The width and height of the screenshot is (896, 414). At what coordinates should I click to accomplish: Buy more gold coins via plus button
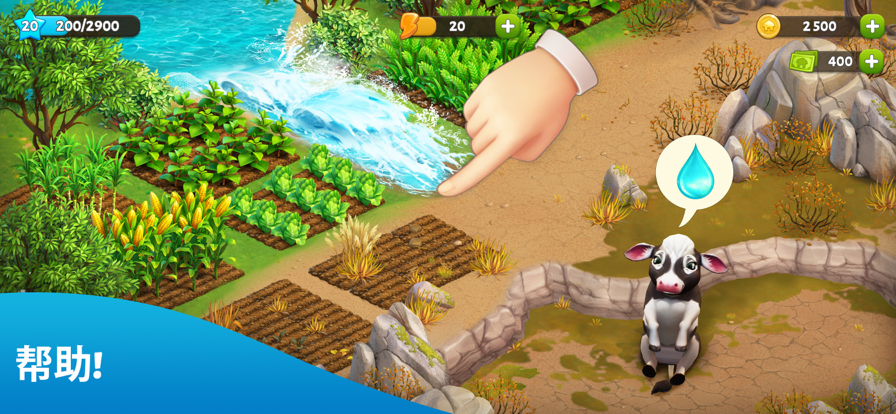pyautogui.click(x=871, y=26)
